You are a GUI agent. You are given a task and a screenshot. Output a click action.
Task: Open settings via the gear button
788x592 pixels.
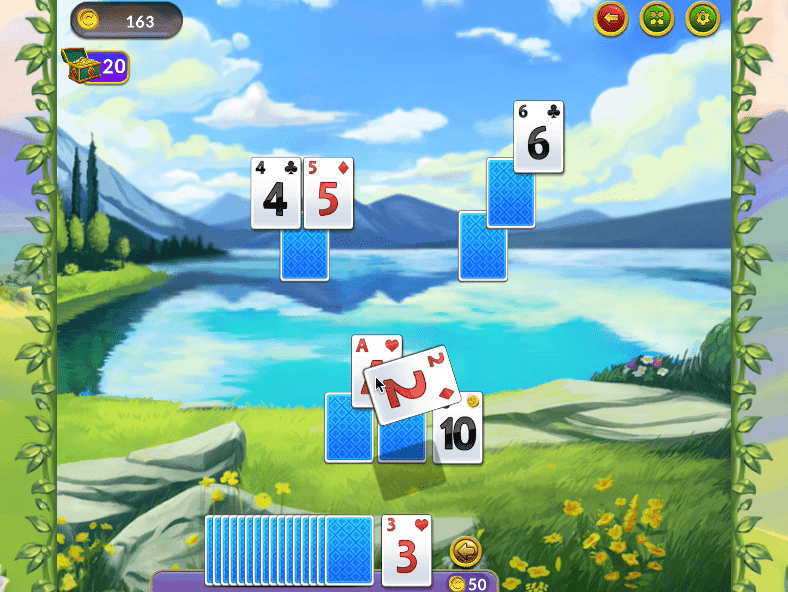tap(703, 18)
